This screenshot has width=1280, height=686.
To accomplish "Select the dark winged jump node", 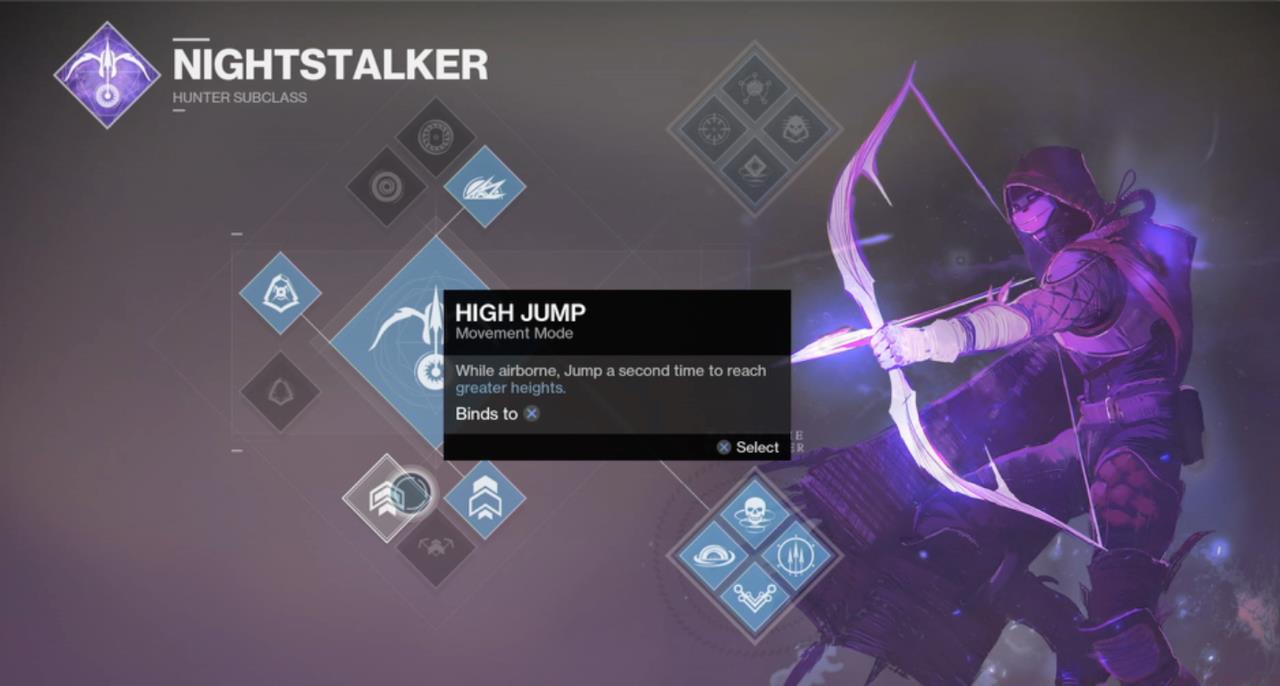I will pos(437,546).
